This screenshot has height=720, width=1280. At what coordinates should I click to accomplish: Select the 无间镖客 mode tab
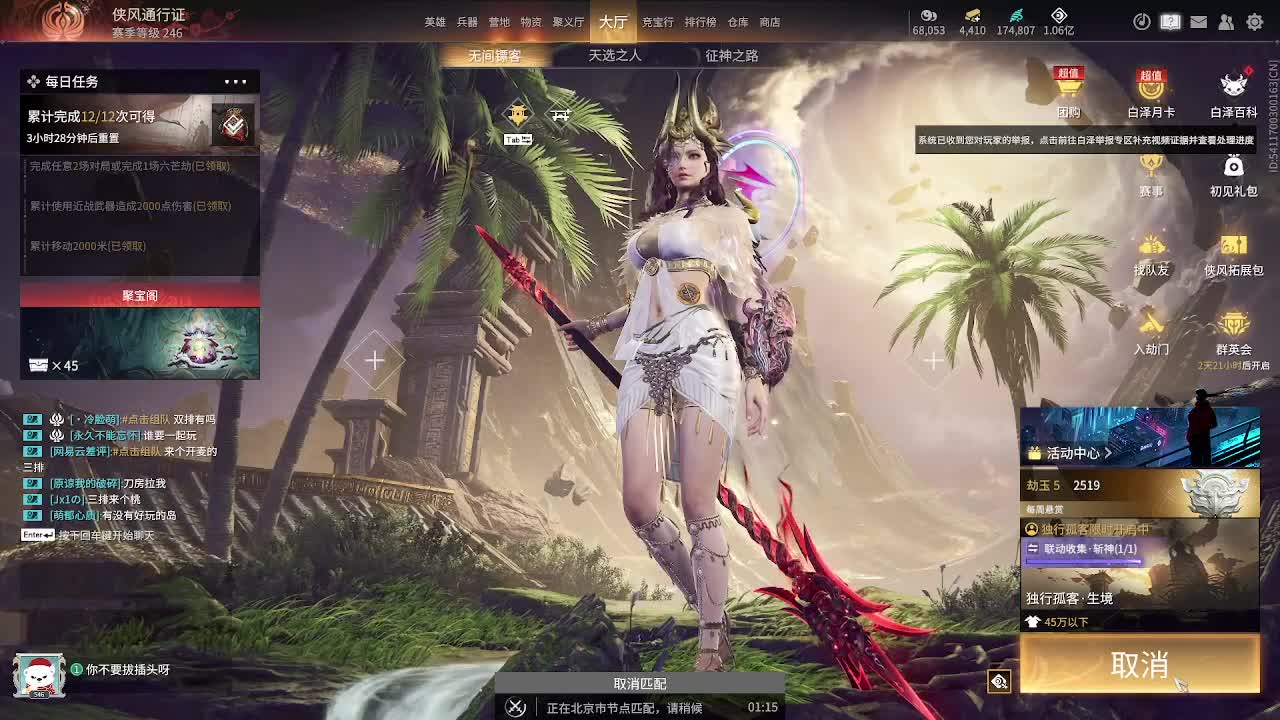(494, 56)
